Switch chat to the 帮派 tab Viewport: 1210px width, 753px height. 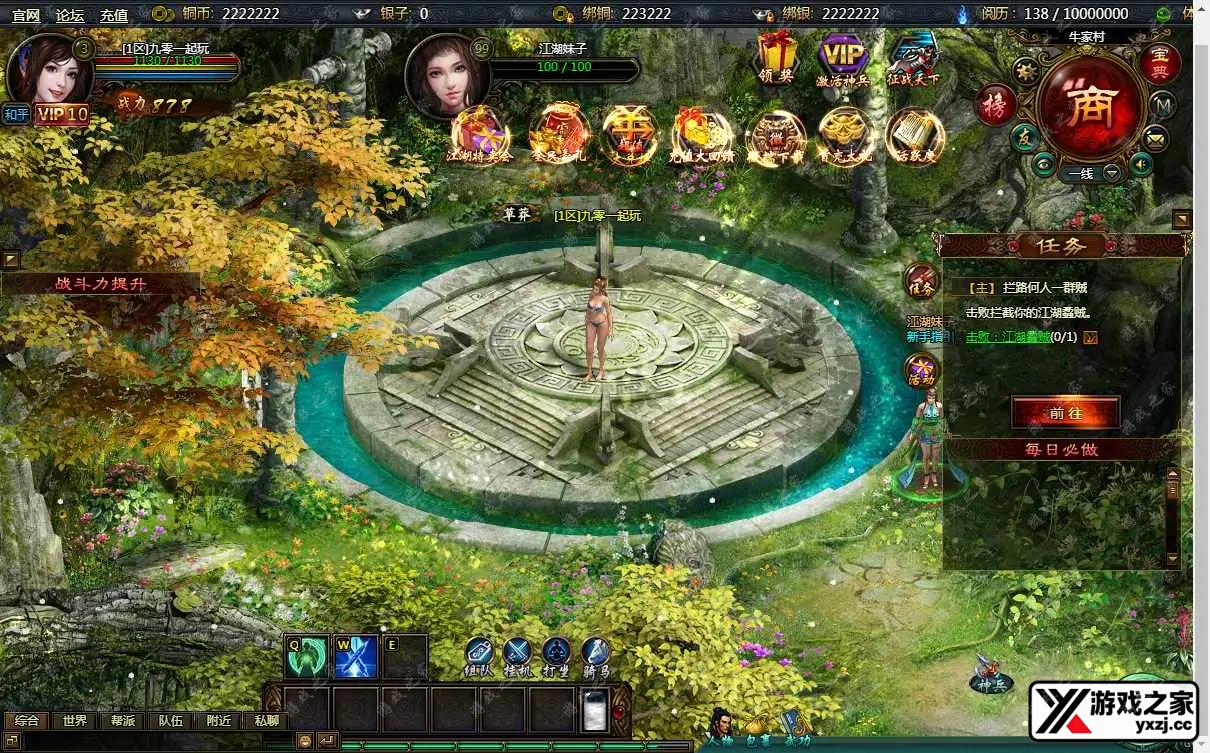pyautogui.click(x=123, y=720)
